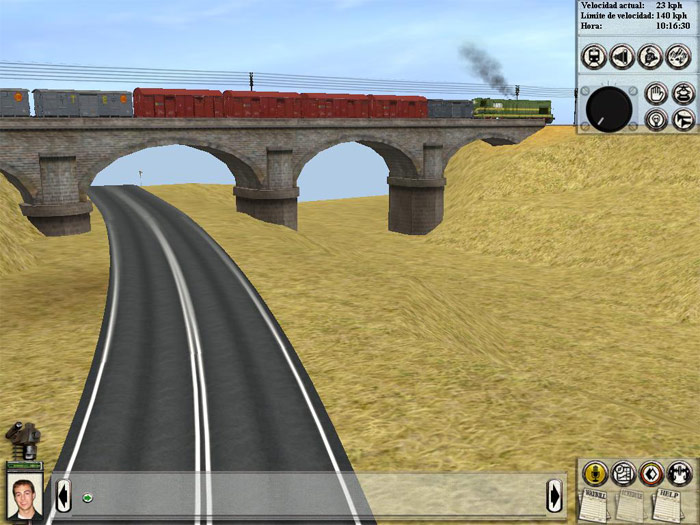Open the Schedule paper sheet

click(x=631, y=504)
